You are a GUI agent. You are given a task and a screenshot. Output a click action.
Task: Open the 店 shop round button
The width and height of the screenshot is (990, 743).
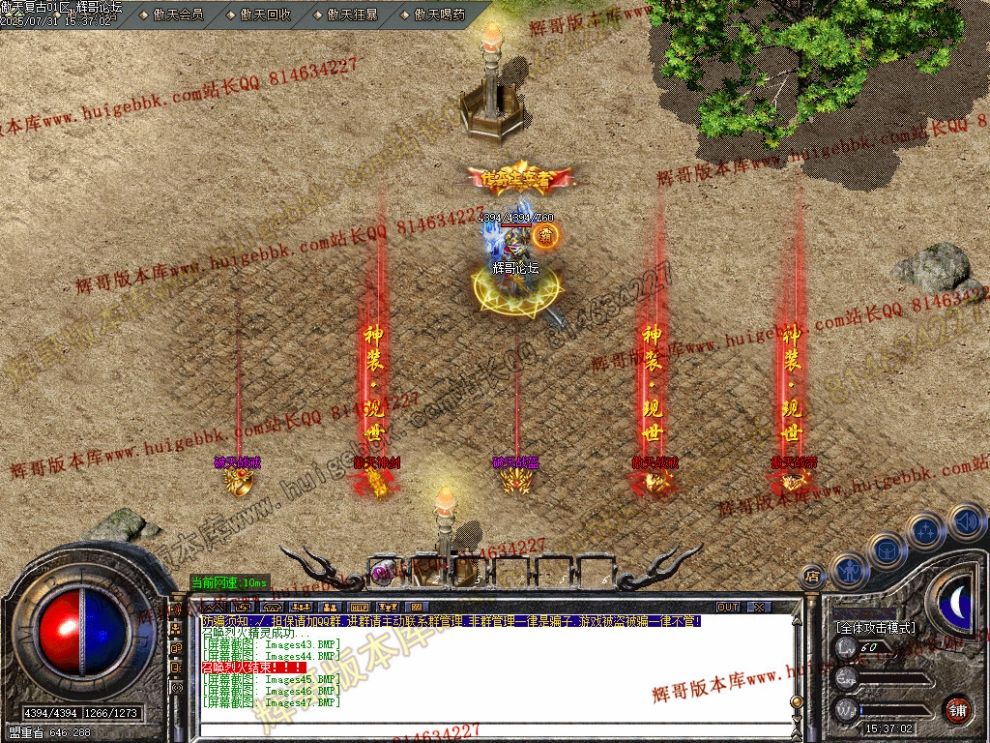812,576
